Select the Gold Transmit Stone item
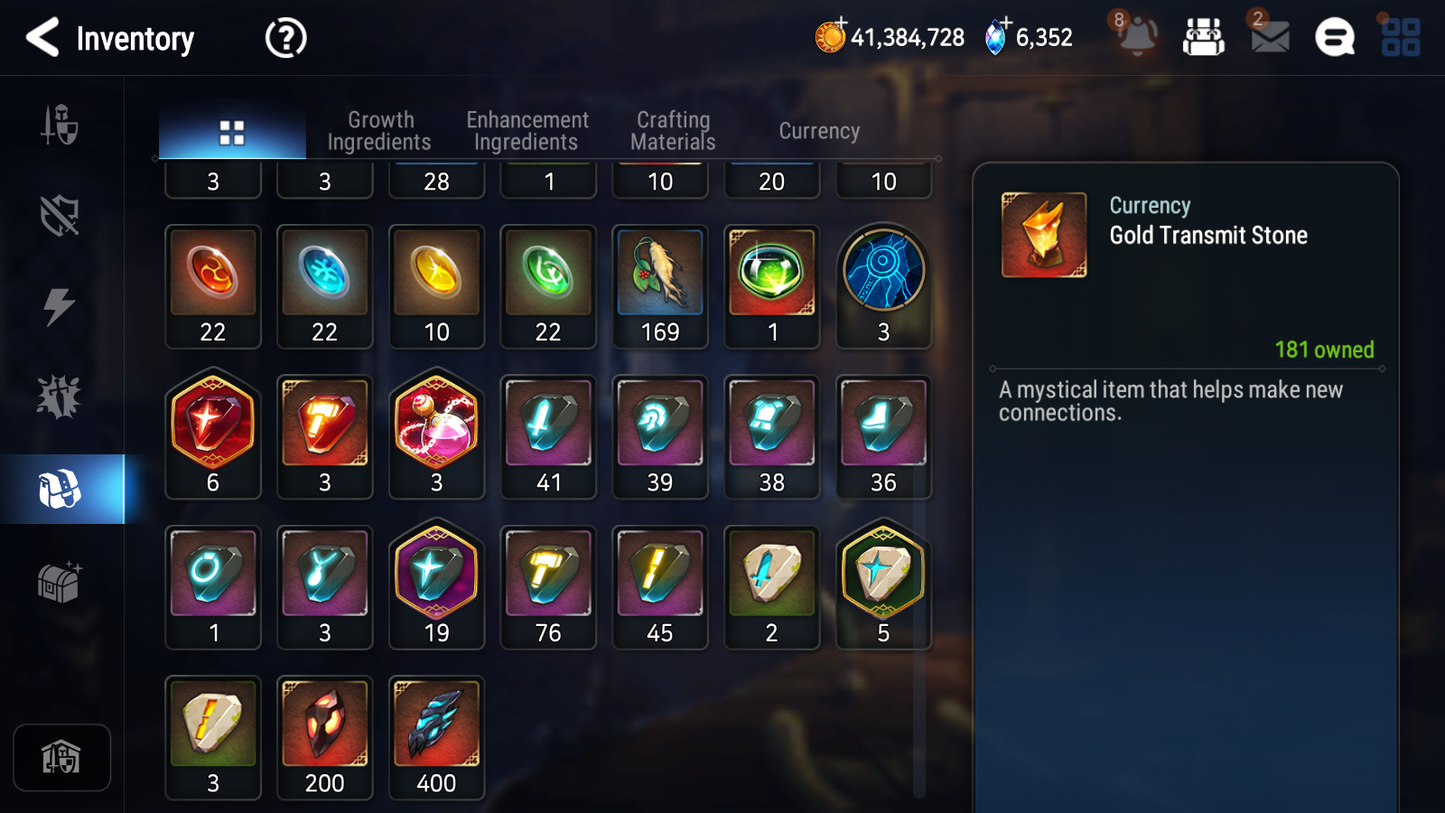 coord(1044,234)
